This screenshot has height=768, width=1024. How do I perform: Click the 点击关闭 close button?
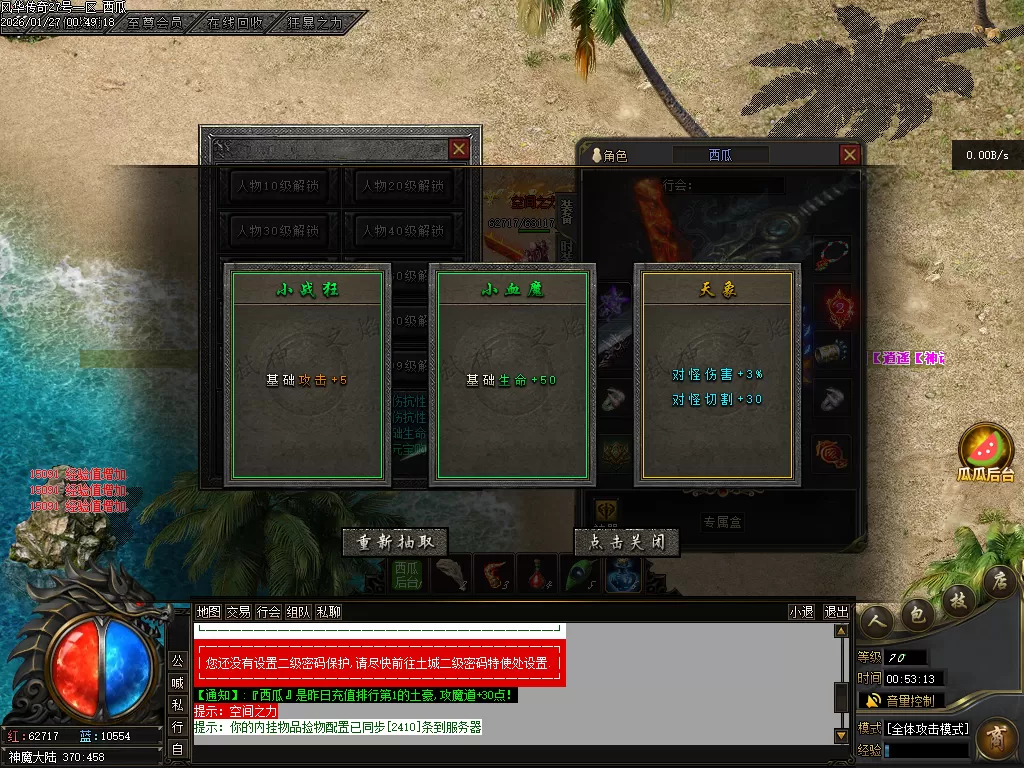pos(627,542)
